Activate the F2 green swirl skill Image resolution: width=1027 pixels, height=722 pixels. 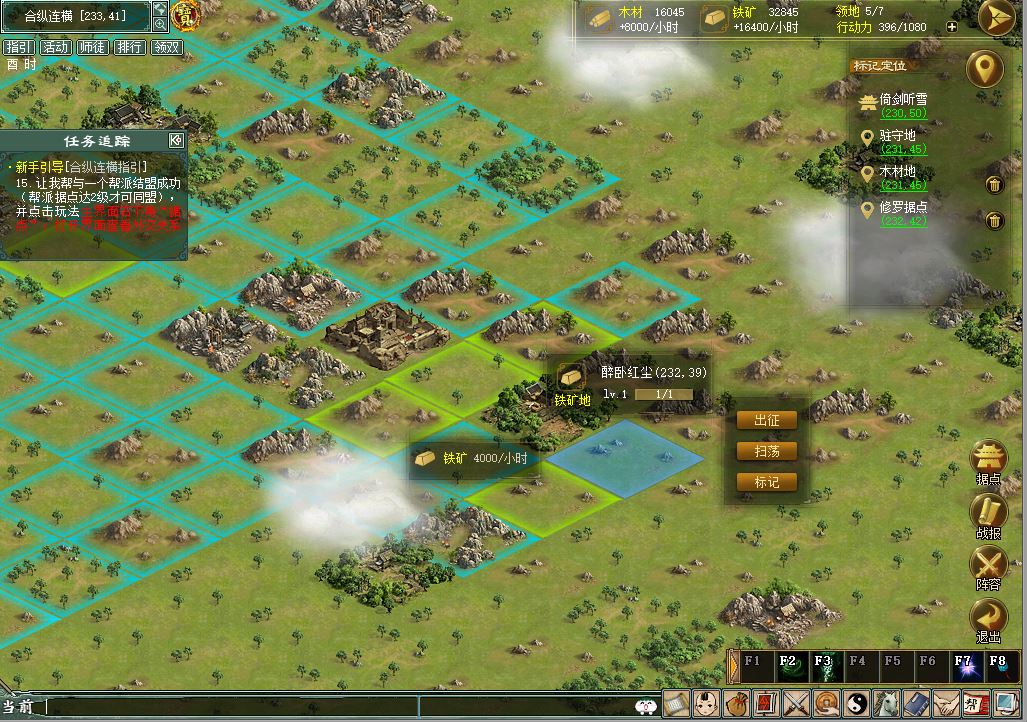788,668
